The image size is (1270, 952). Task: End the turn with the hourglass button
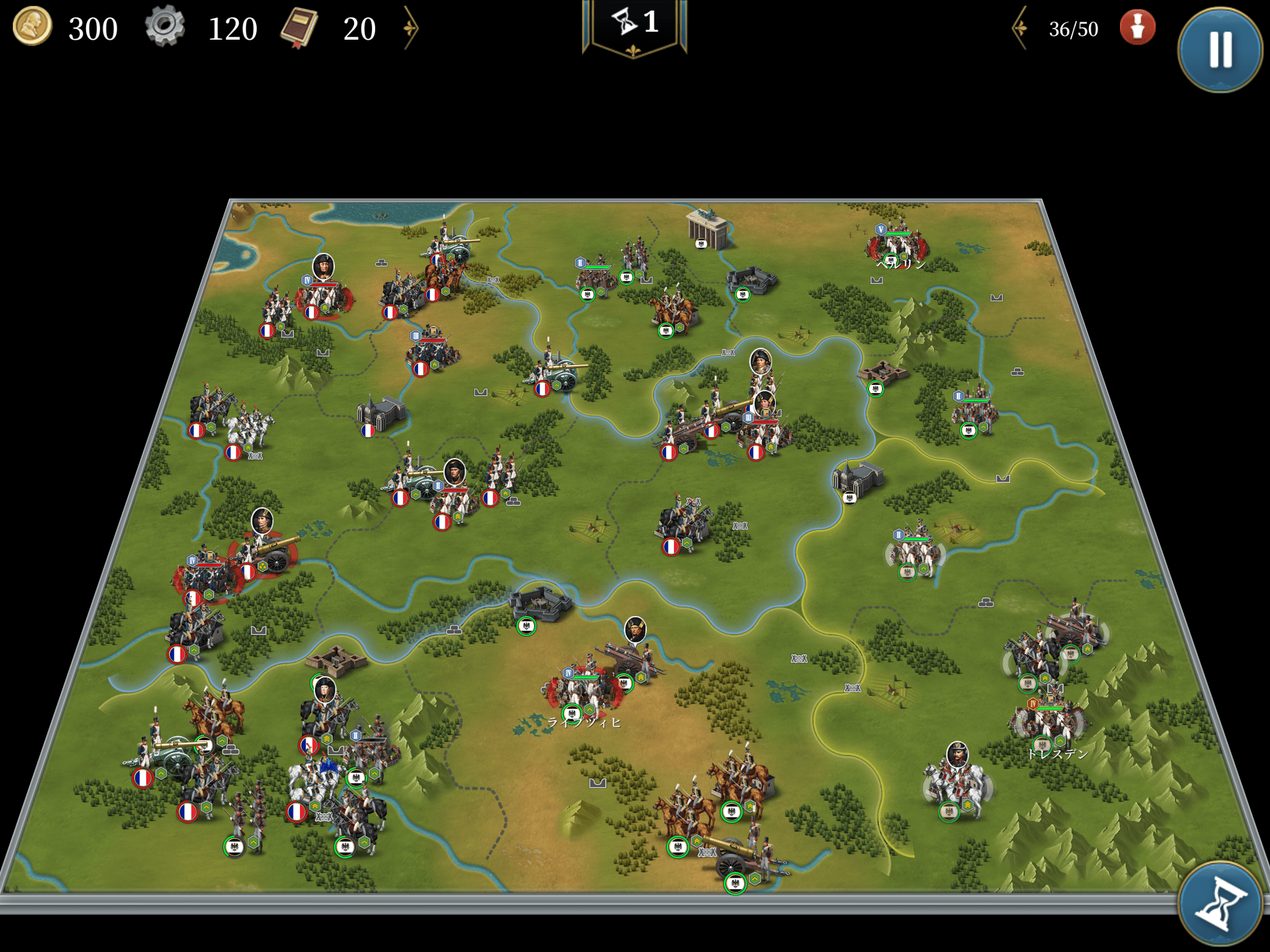1220,903
